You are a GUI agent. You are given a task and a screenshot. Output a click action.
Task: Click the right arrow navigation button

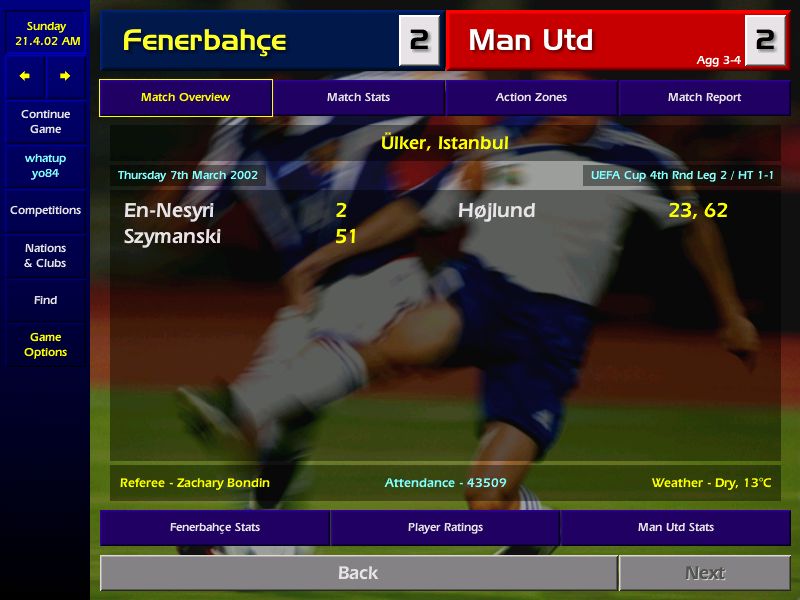click(x=65, y=76)
